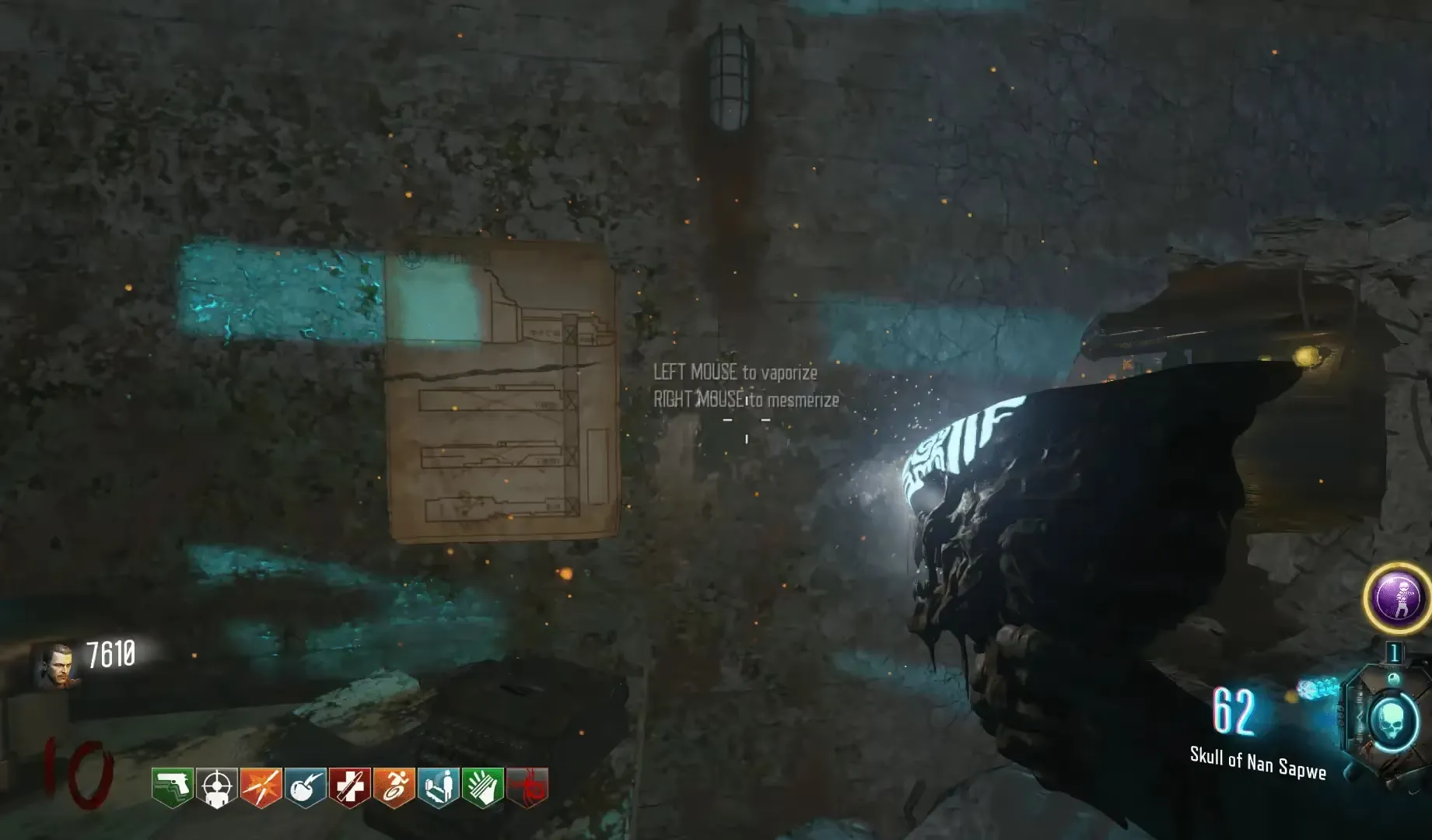Click the red cross Juggernog perk icon
Viewport: 1432px width, 840px height.
(x=349, y=788)
